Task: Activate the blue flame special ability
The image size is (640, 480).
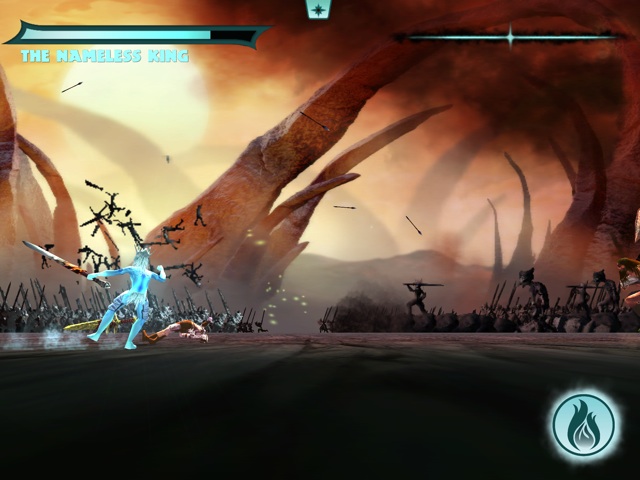Action: click(x=585, y=426)
